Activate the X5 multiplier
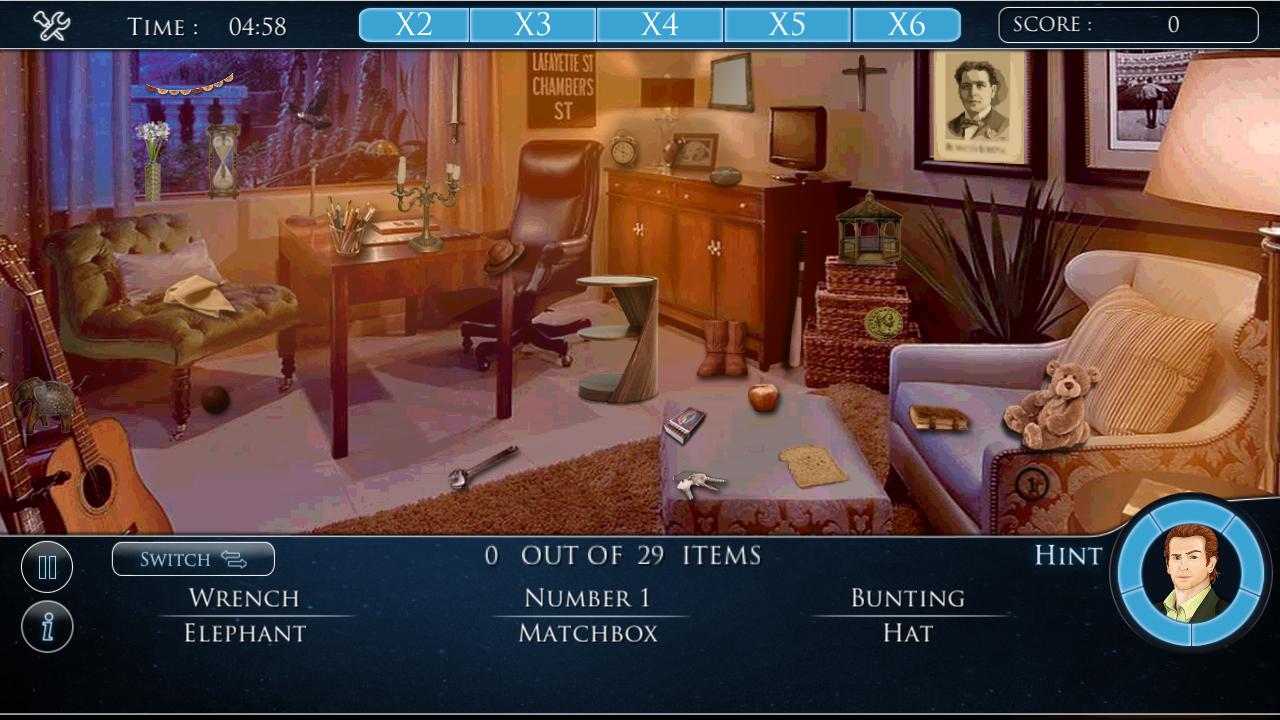1280x720 pixels. (789, 23)
